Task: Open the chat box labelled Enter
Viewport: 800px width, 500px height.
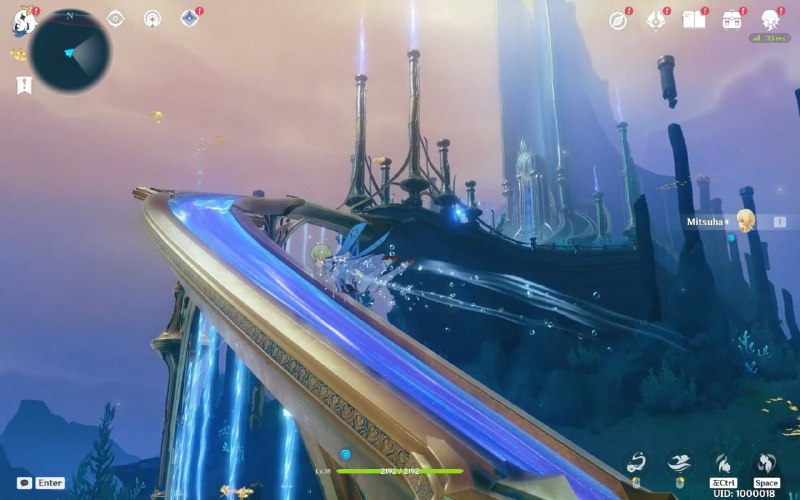Action: (42, 482)
